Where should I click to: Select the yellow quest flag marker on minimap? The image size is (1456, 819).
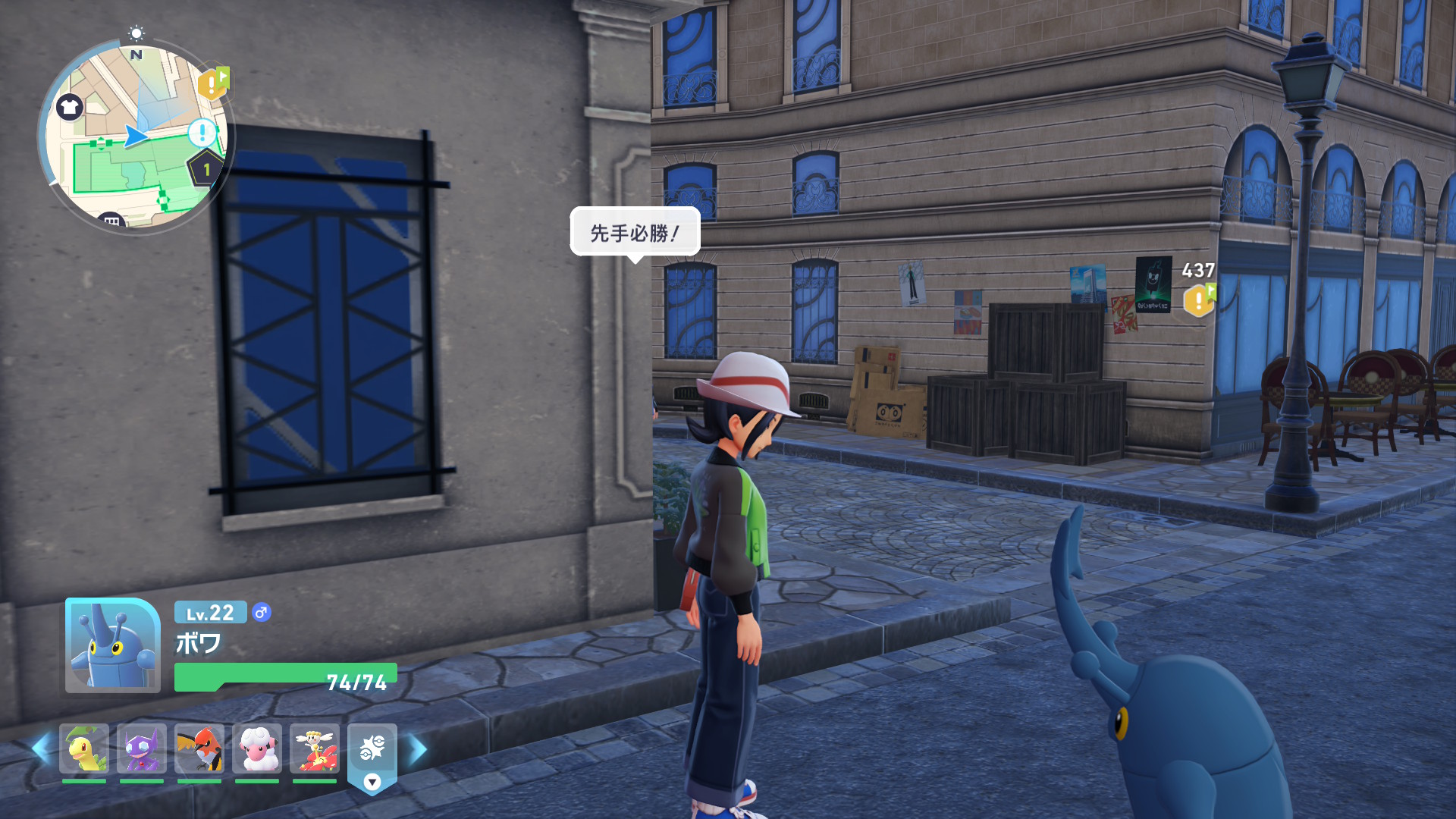(x=213, y=83)
